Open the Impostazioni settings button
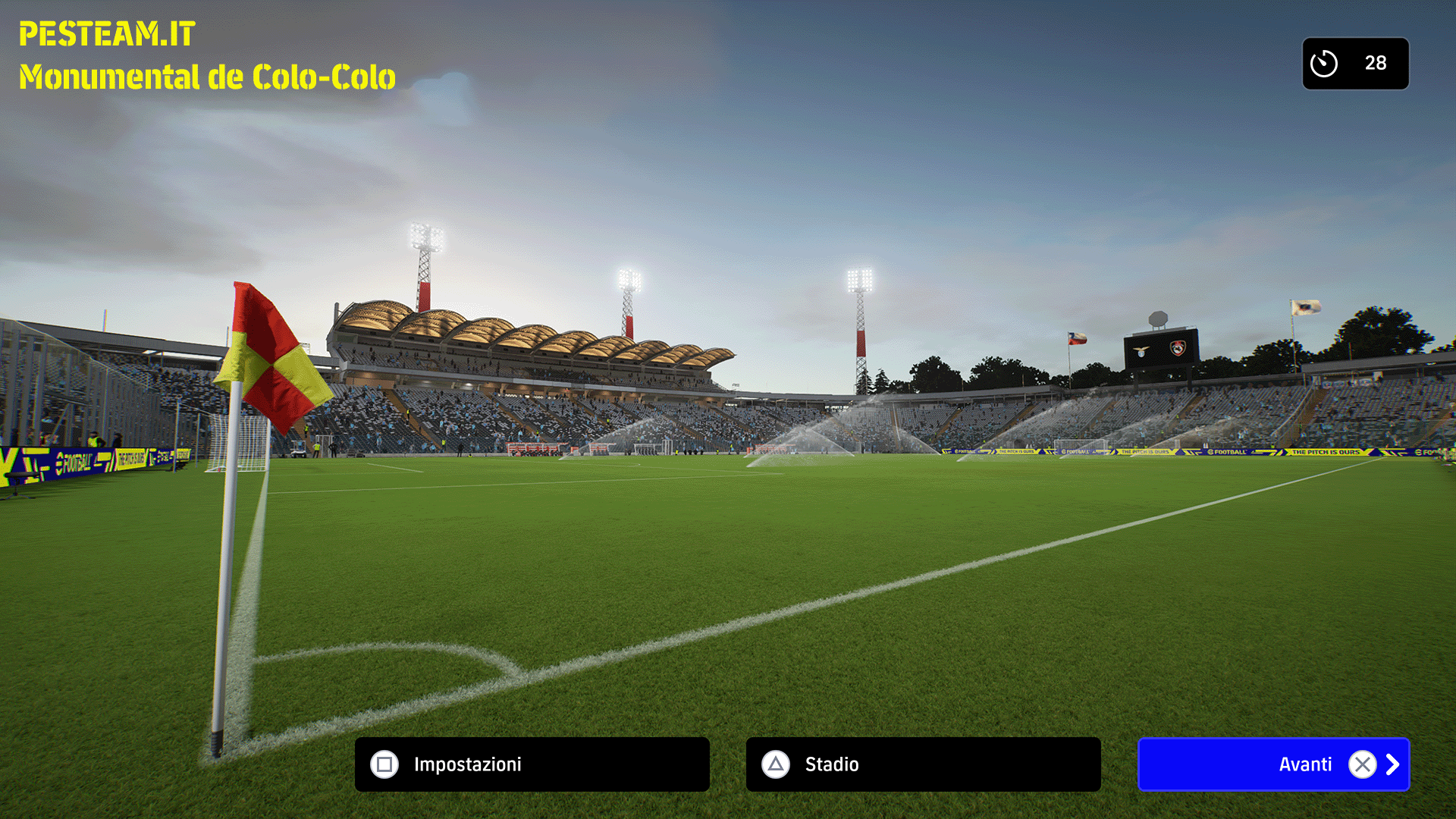 [532, 764]
